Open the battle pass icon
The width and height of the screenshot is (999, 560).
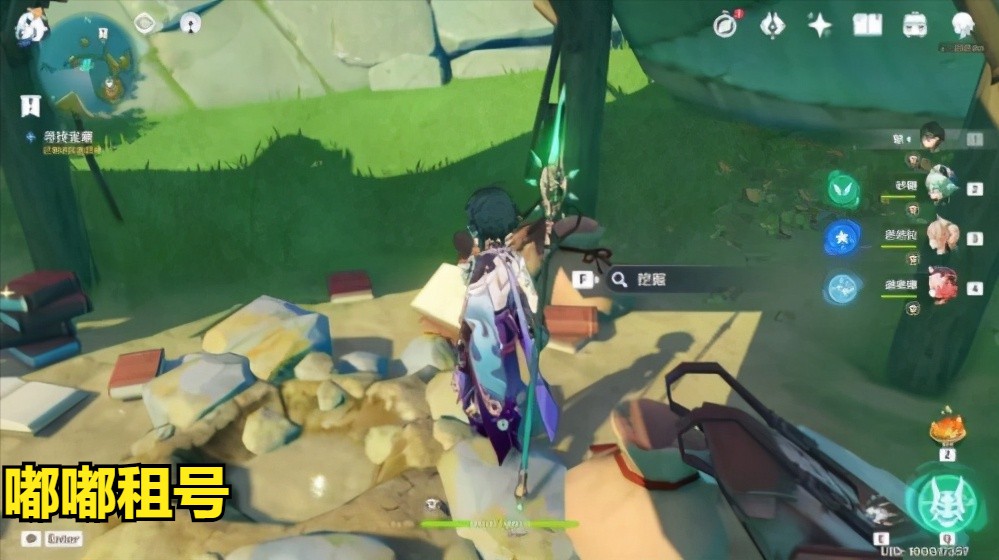[x=772, y=25]
